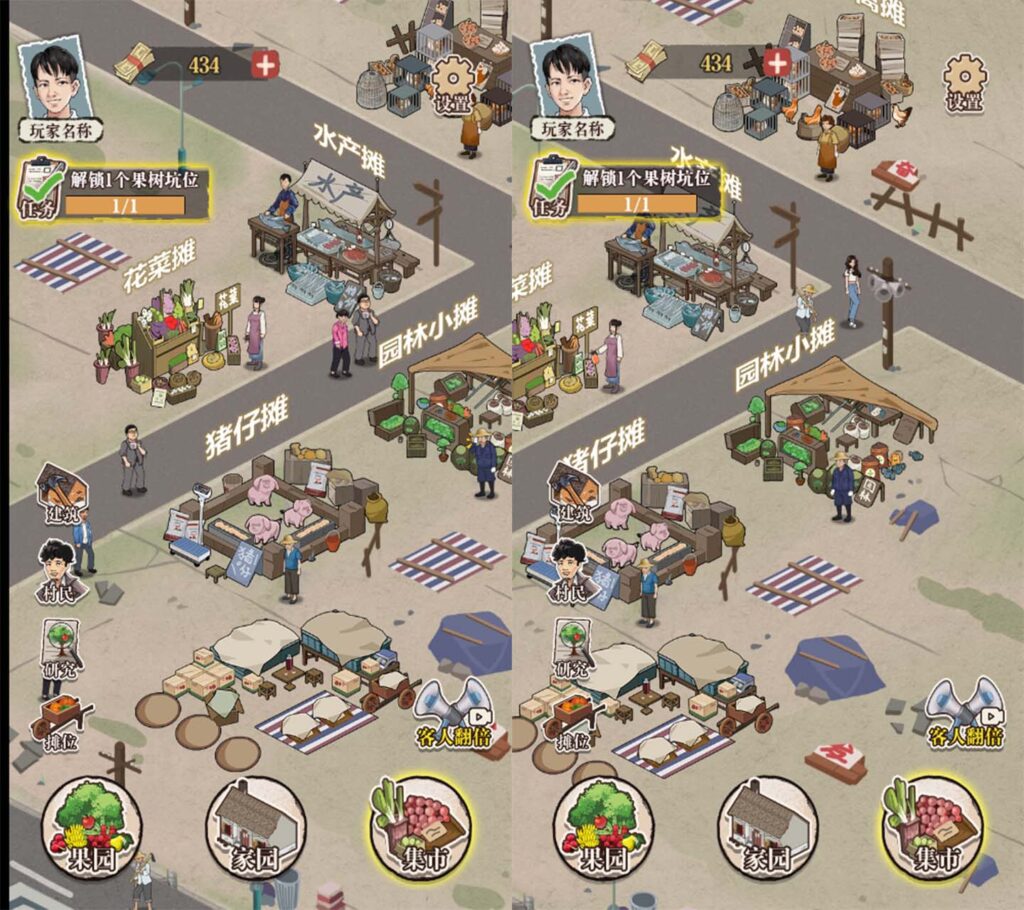Activate 客人翻倍 megaphone bonus, right panel
The image size is (1024, 910).
(x=964, y=711)
